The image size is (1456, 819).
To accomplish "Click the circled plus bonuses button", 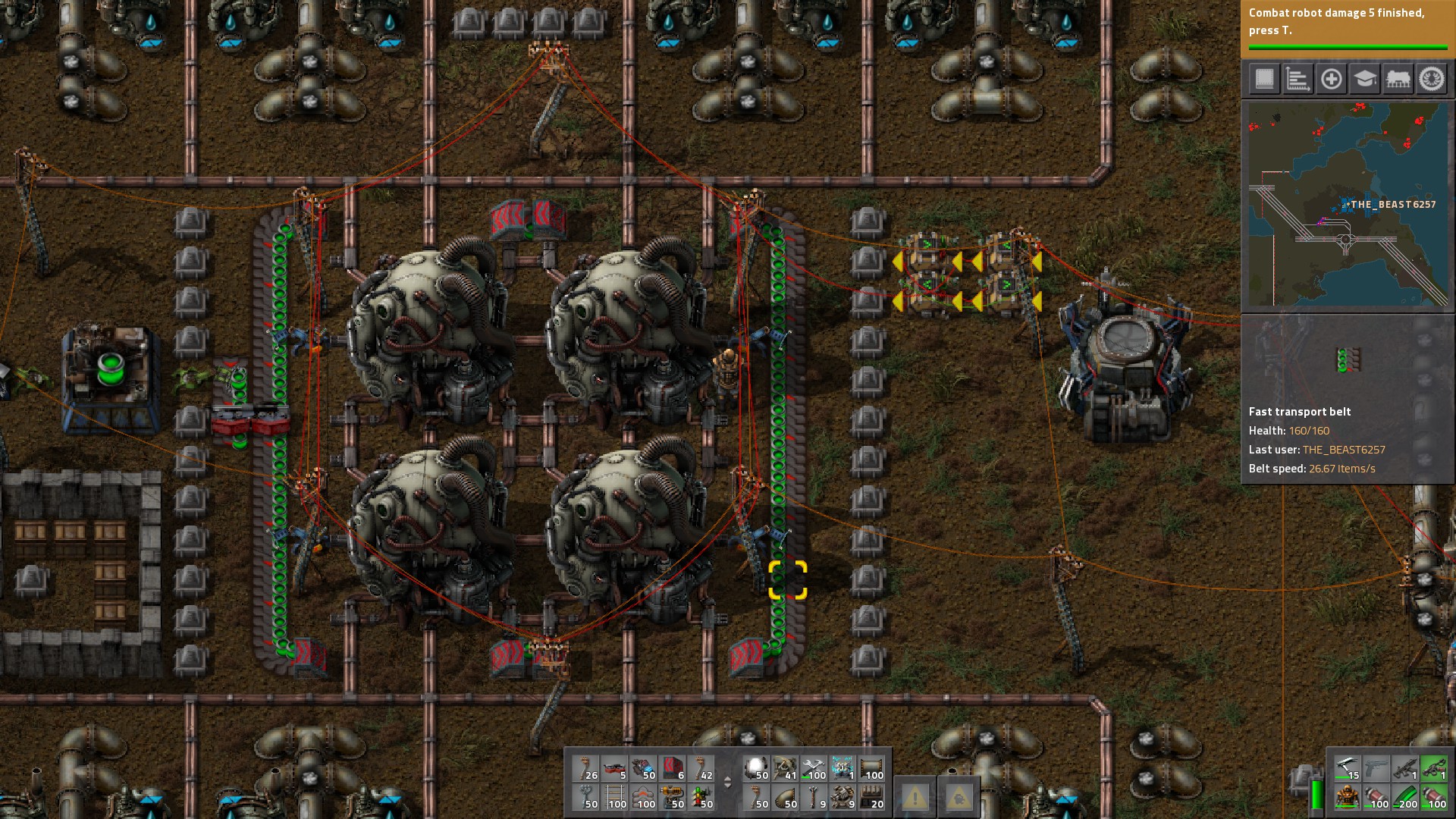I will click(x=1331, y=79).
